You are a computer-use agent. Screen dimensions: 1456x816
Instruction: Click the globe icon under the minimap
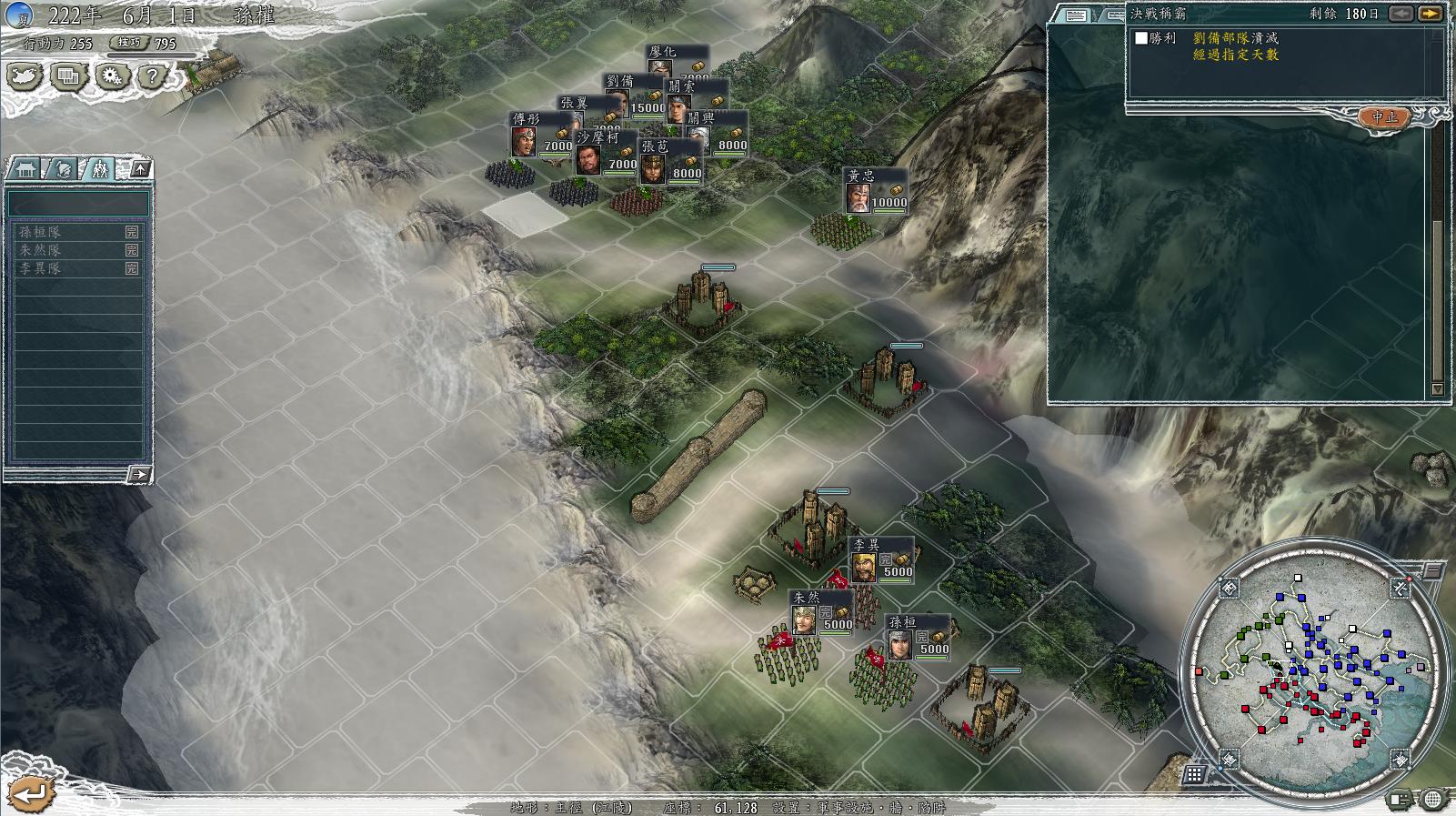click(x=1432, y=800)
